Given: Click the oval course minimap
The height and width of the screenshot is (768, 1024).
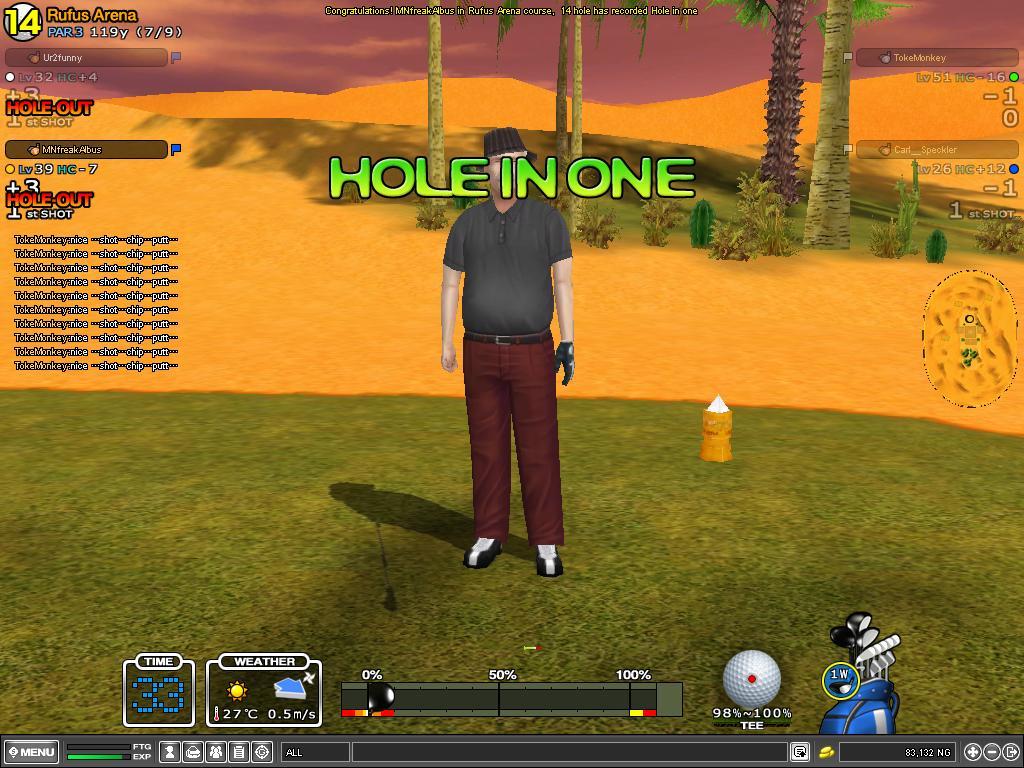Looking at the screenshot, I should [968, 338].
